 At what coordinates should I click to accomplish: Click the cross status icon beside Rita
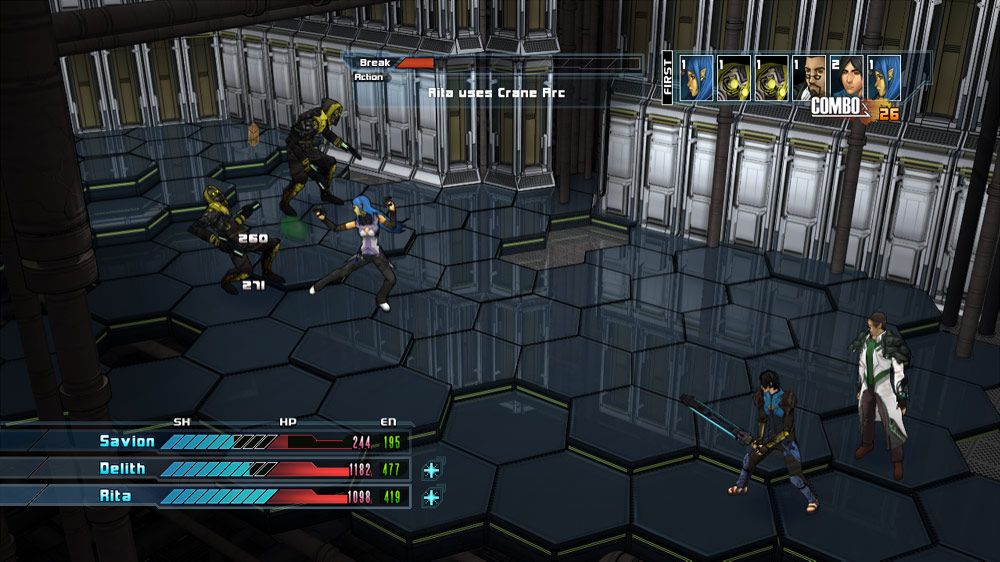click(x=432, y=496)
